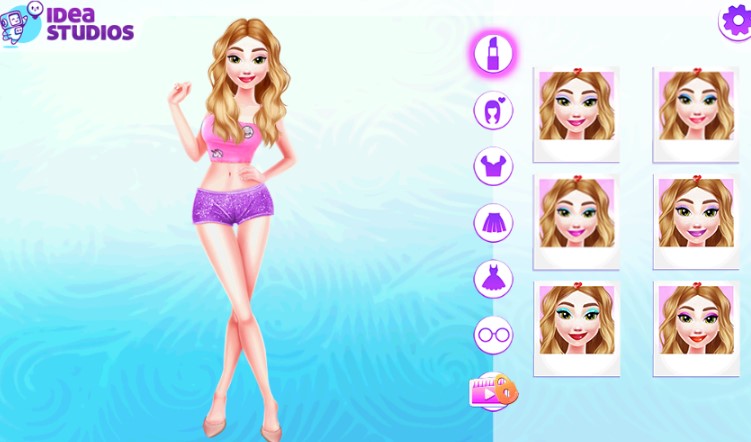
Task: Open the settings gear
Action: [735, 22]
